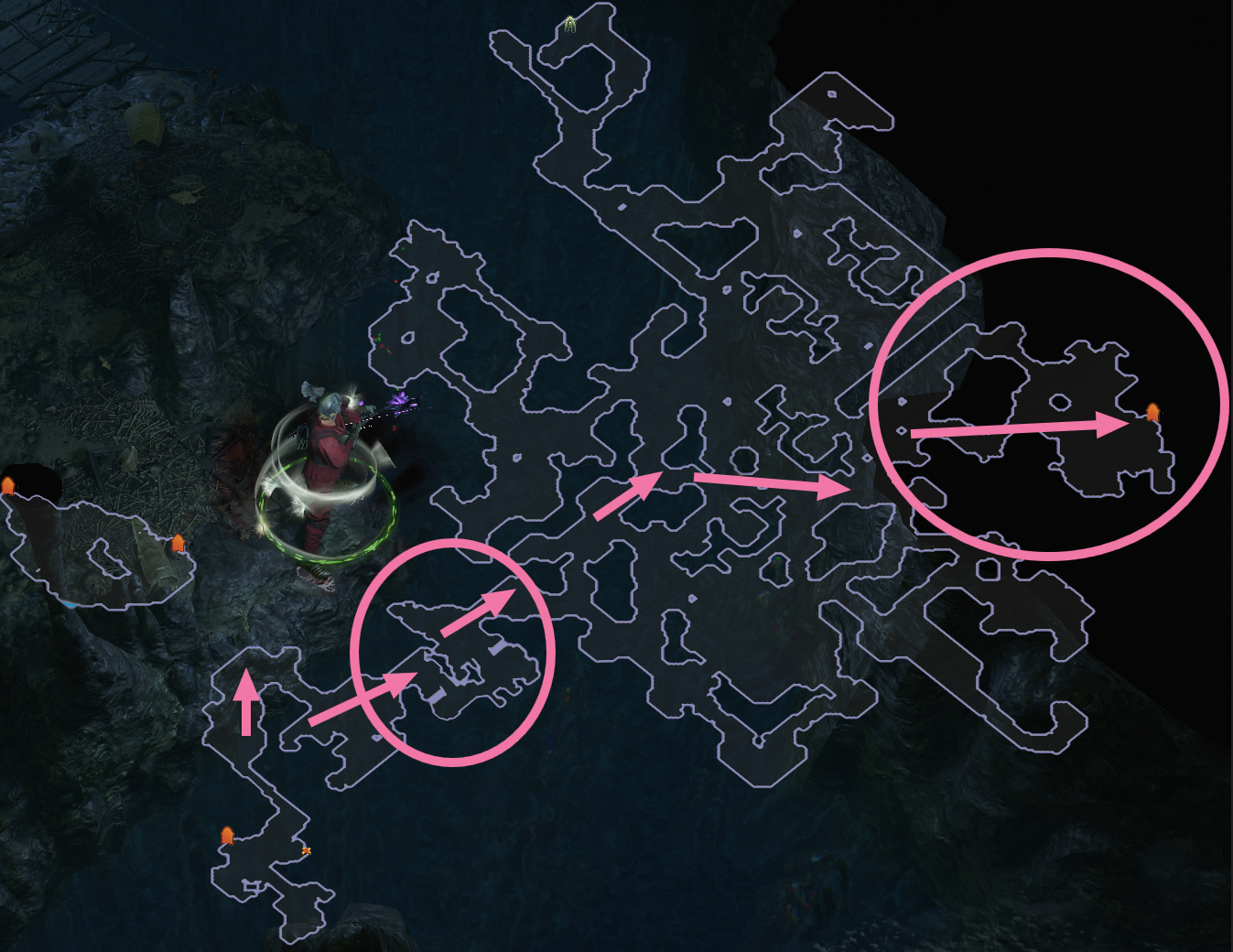Click the green archway marker on the map
Screen dimensions: 1233x952
pyautogui.click(x=570, y=24)
